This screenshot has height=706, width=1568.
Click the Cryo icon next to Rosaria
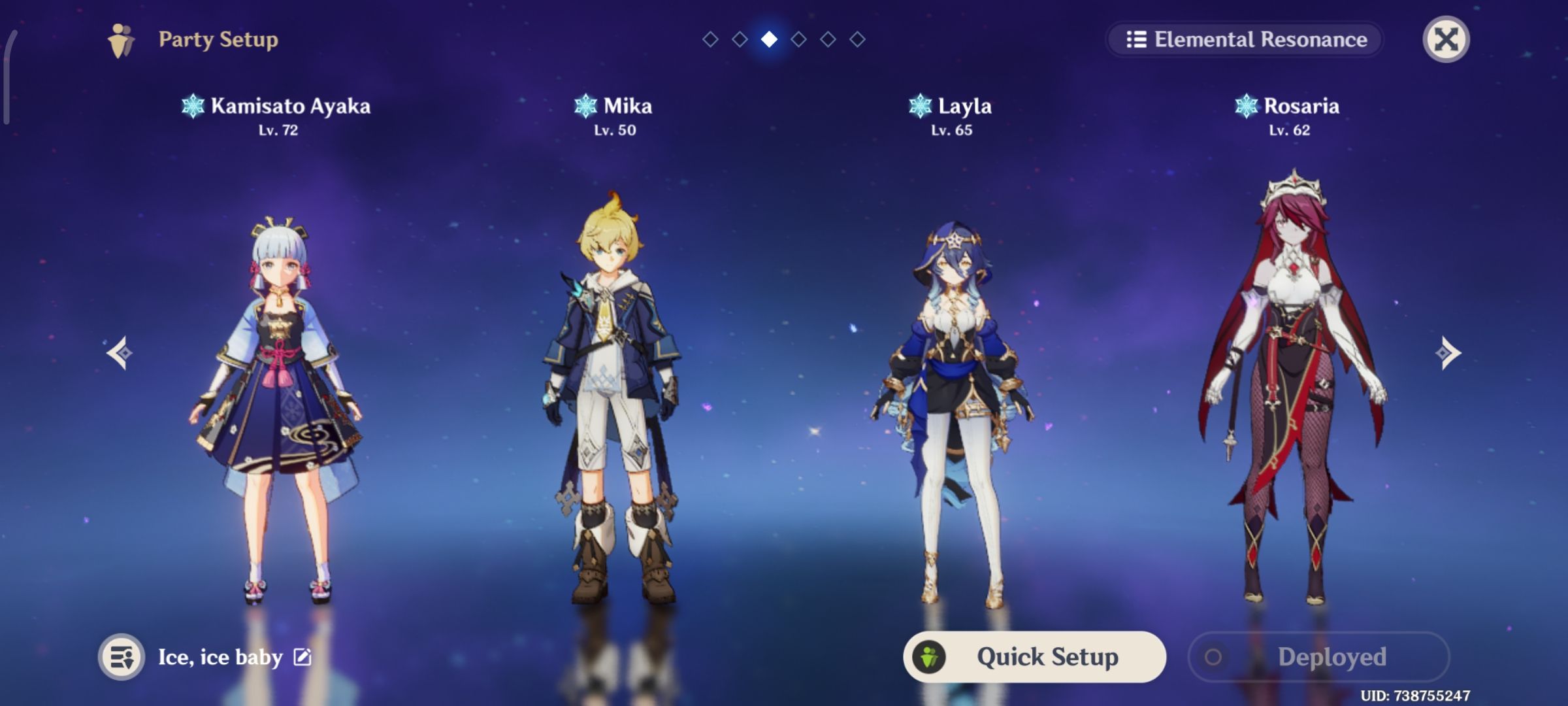pyautogui.click(x=1245, y=106)
